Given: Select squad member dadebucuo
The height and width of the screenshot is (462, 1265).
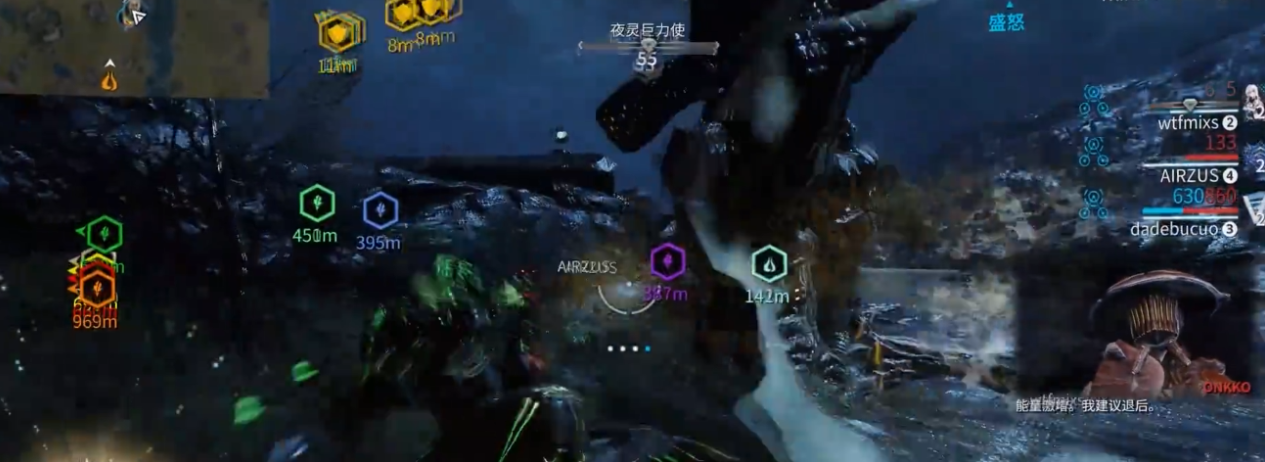Looking at the screenshot, I should 1176,229.
